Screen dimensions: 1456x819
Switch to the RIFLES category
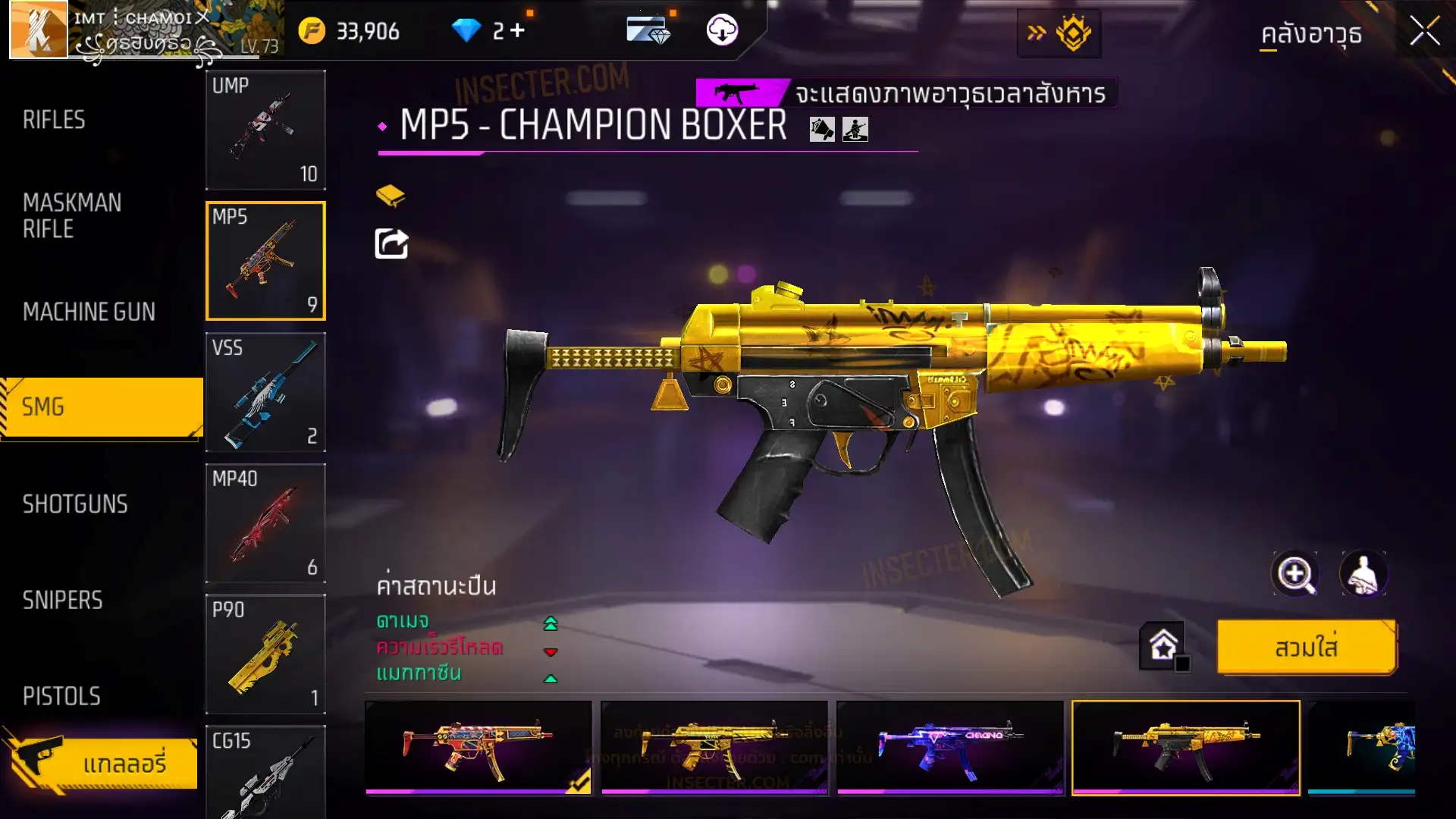click(x=54, y=120)
